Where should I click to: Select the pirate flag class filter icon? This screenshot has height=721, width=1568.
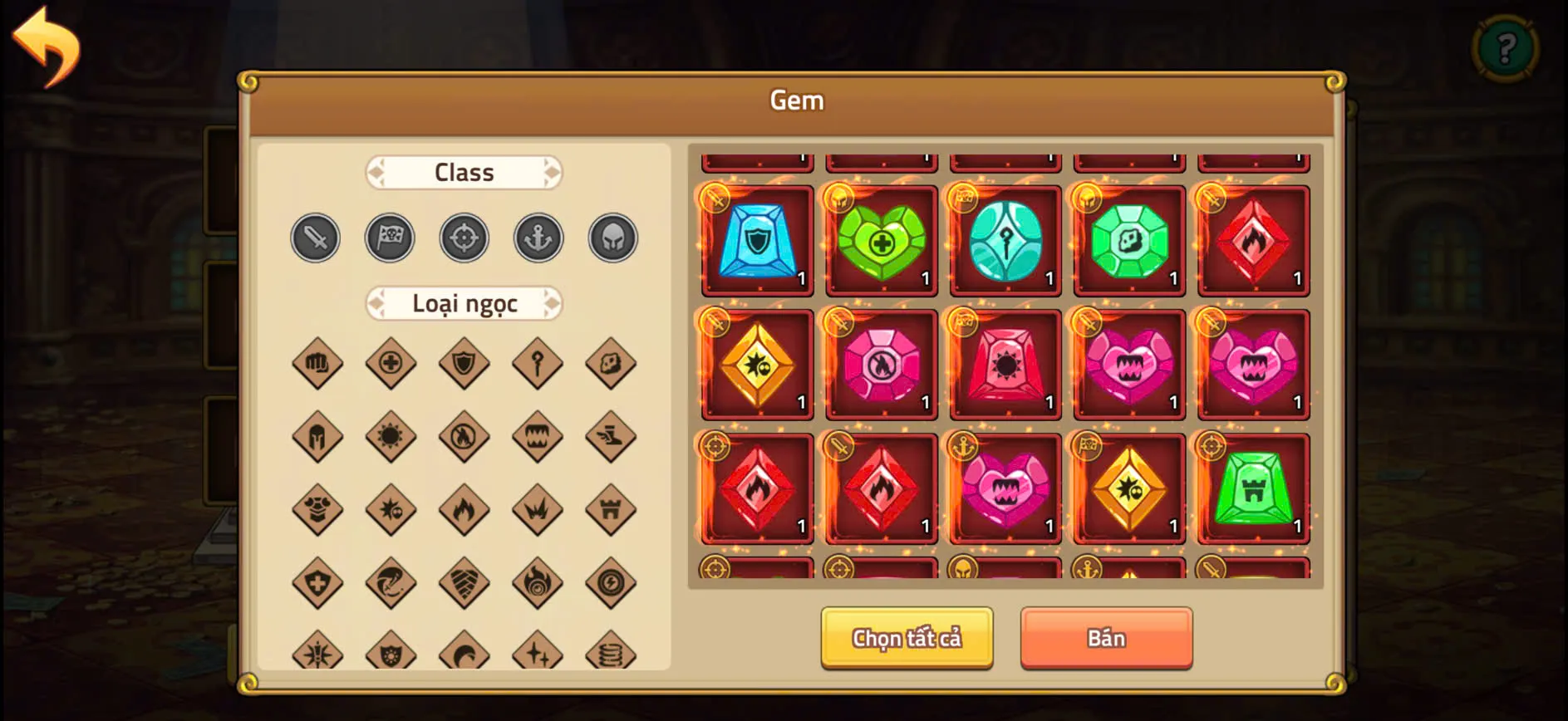[x=390, y=238]
